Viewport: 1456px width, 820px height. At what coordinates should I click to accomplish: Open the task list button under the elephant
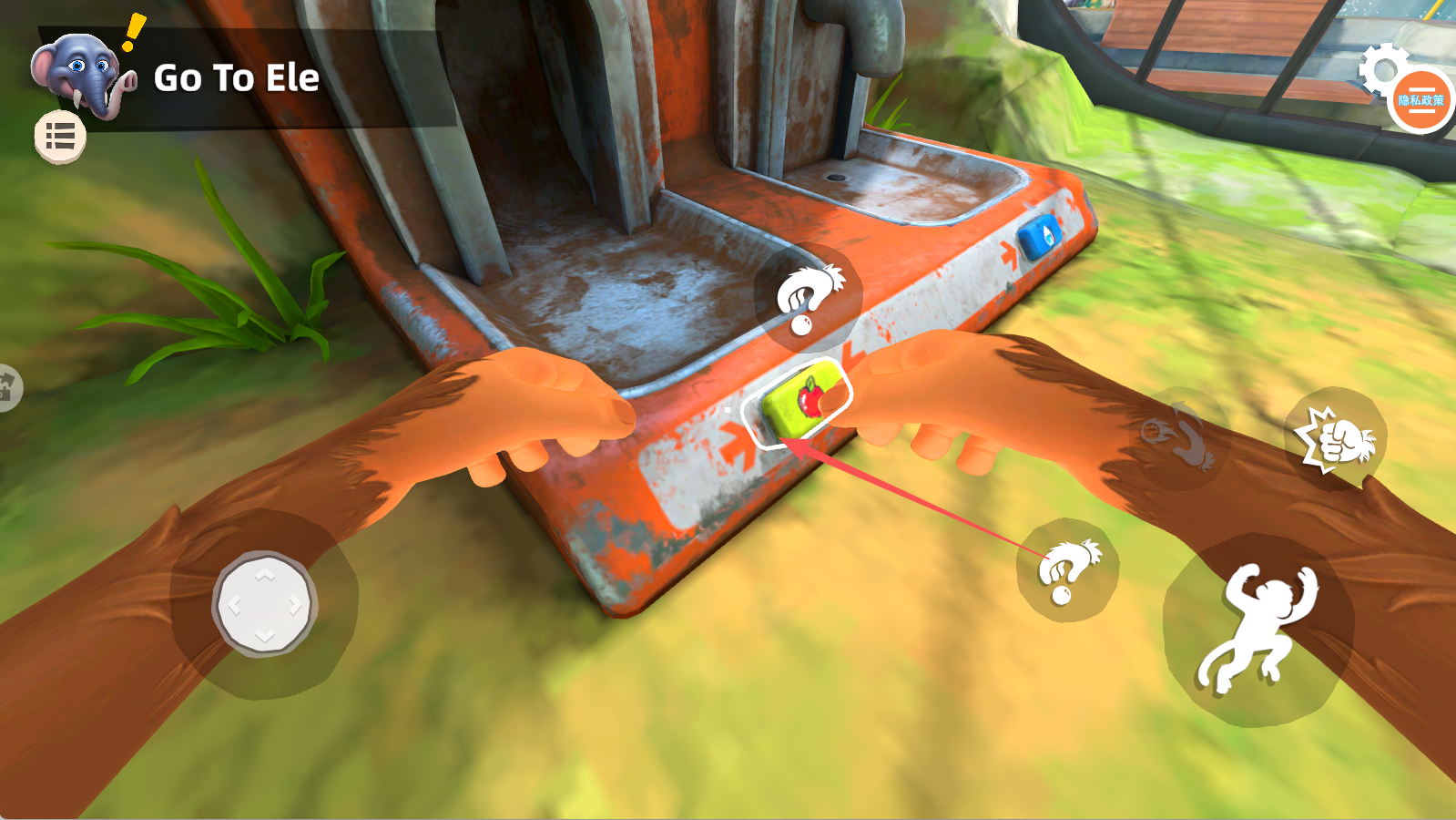60,138
